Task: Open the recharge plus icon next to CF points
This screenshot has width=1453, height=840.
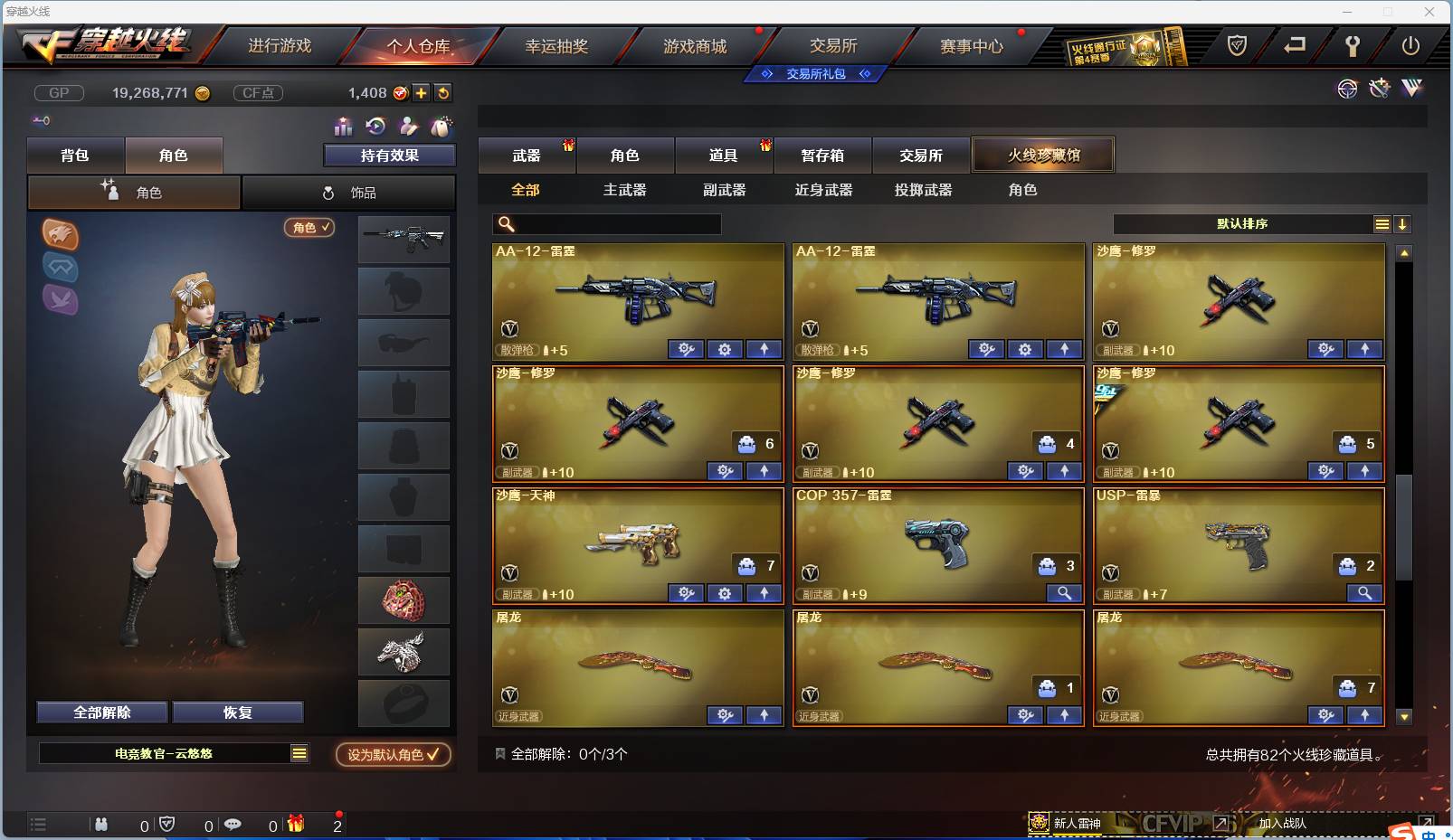Action: [419, 92]
